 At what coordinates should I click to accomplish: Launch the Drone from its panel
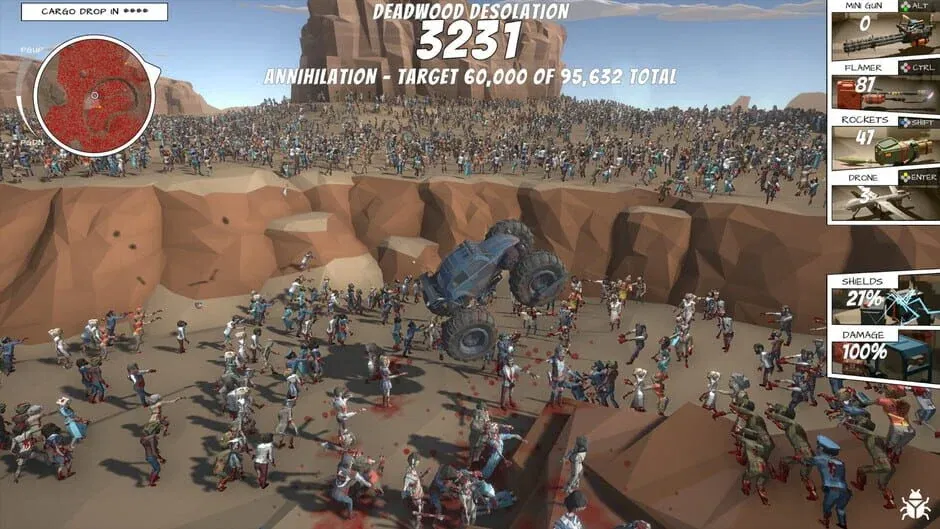click(x=882, y=197)
